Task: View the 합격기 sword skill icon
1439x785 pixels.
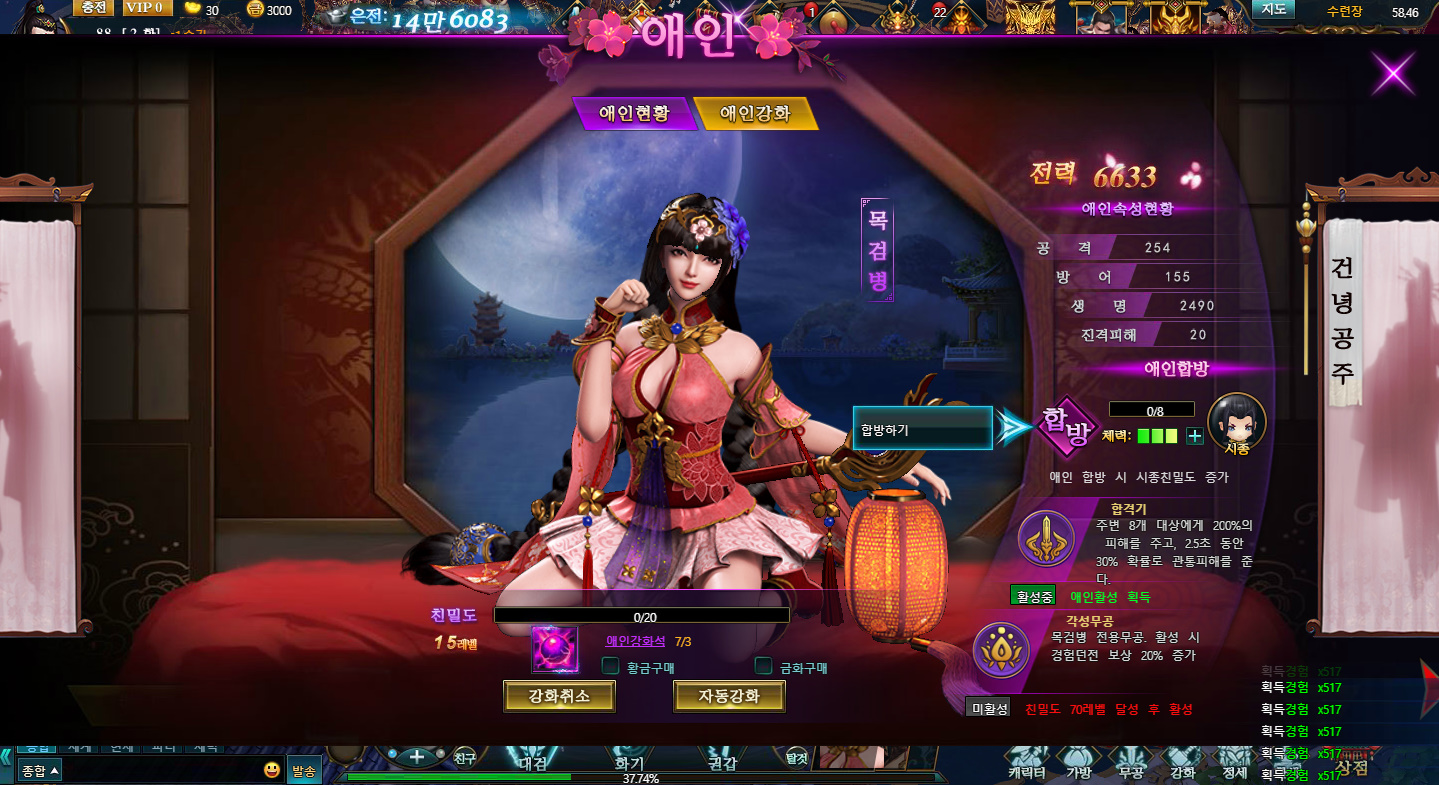Action: tap(1046, 538)
